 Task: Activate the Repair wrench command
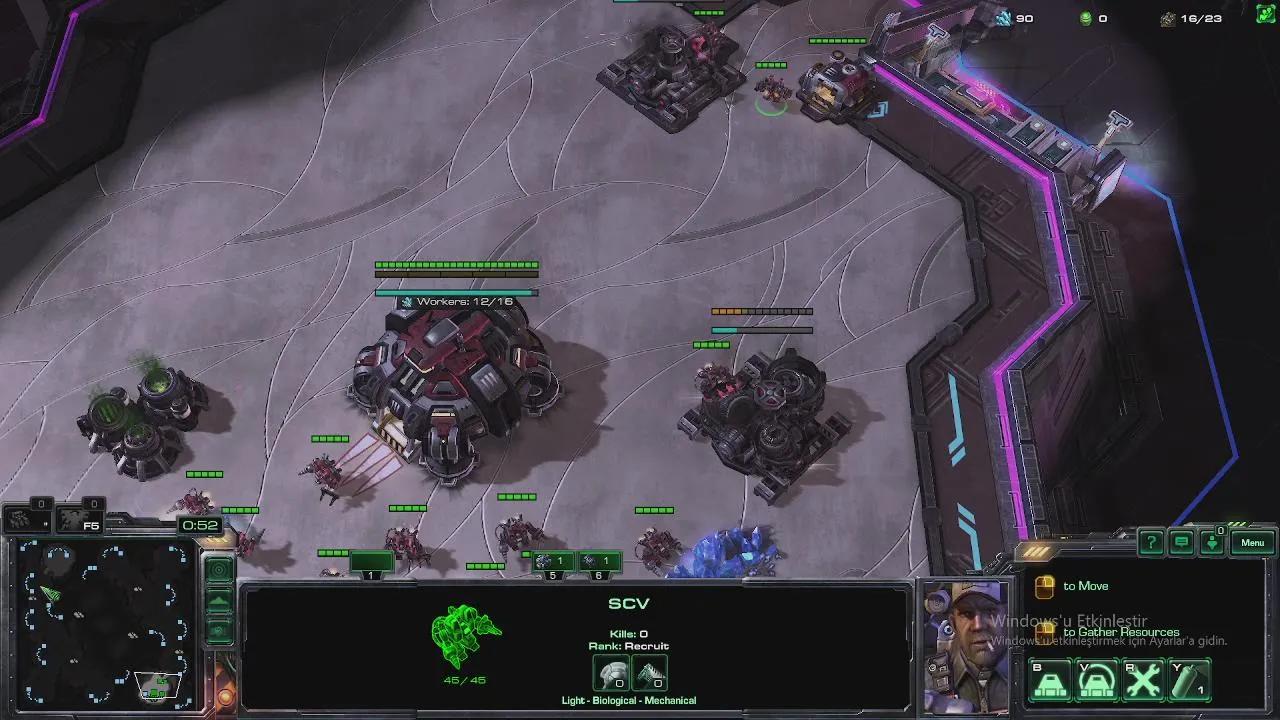point(1143,682)
